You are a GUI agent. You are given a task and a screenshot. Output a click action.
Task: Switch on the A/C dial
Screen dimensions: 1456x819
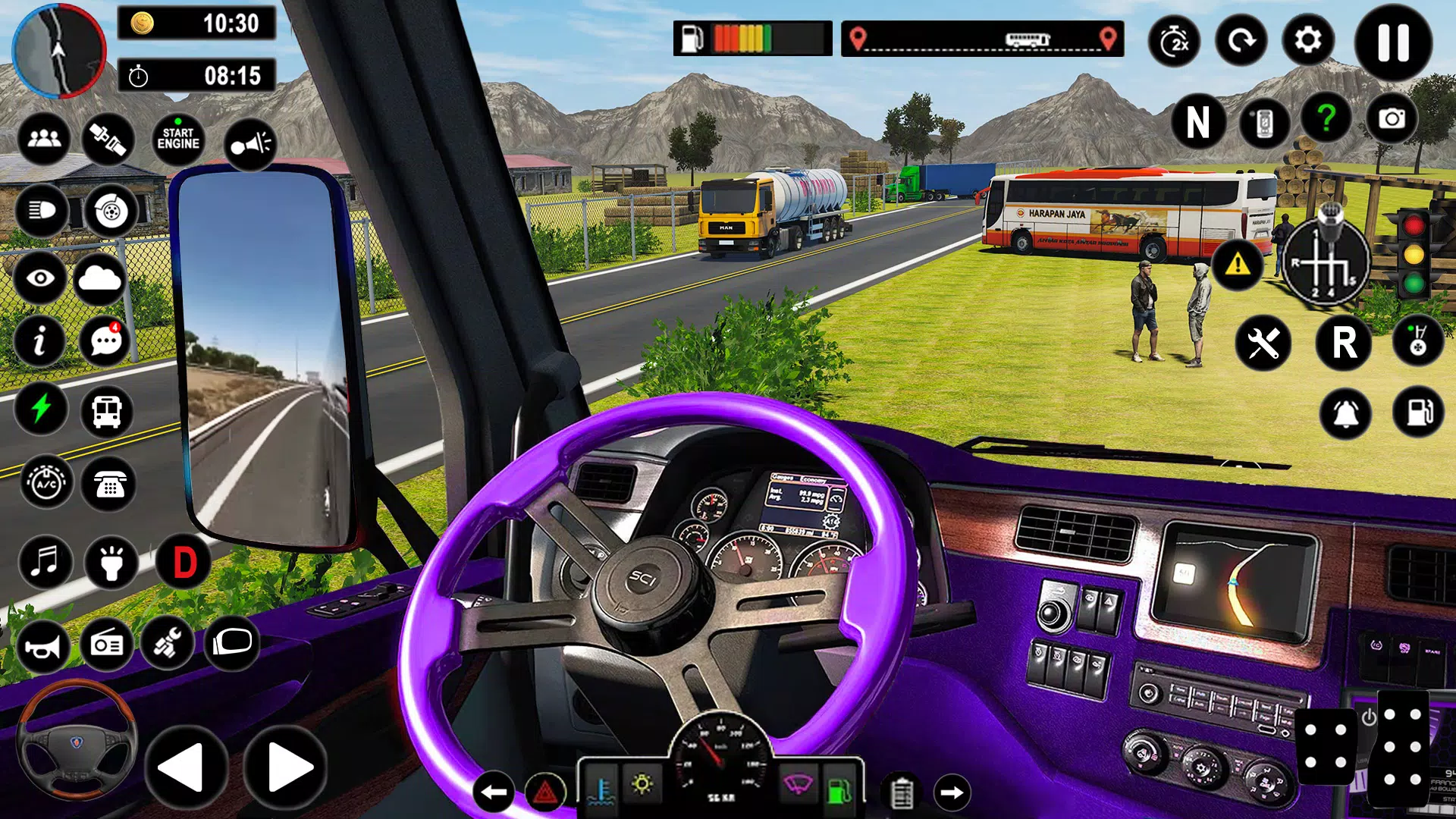(x=46, y=483)
